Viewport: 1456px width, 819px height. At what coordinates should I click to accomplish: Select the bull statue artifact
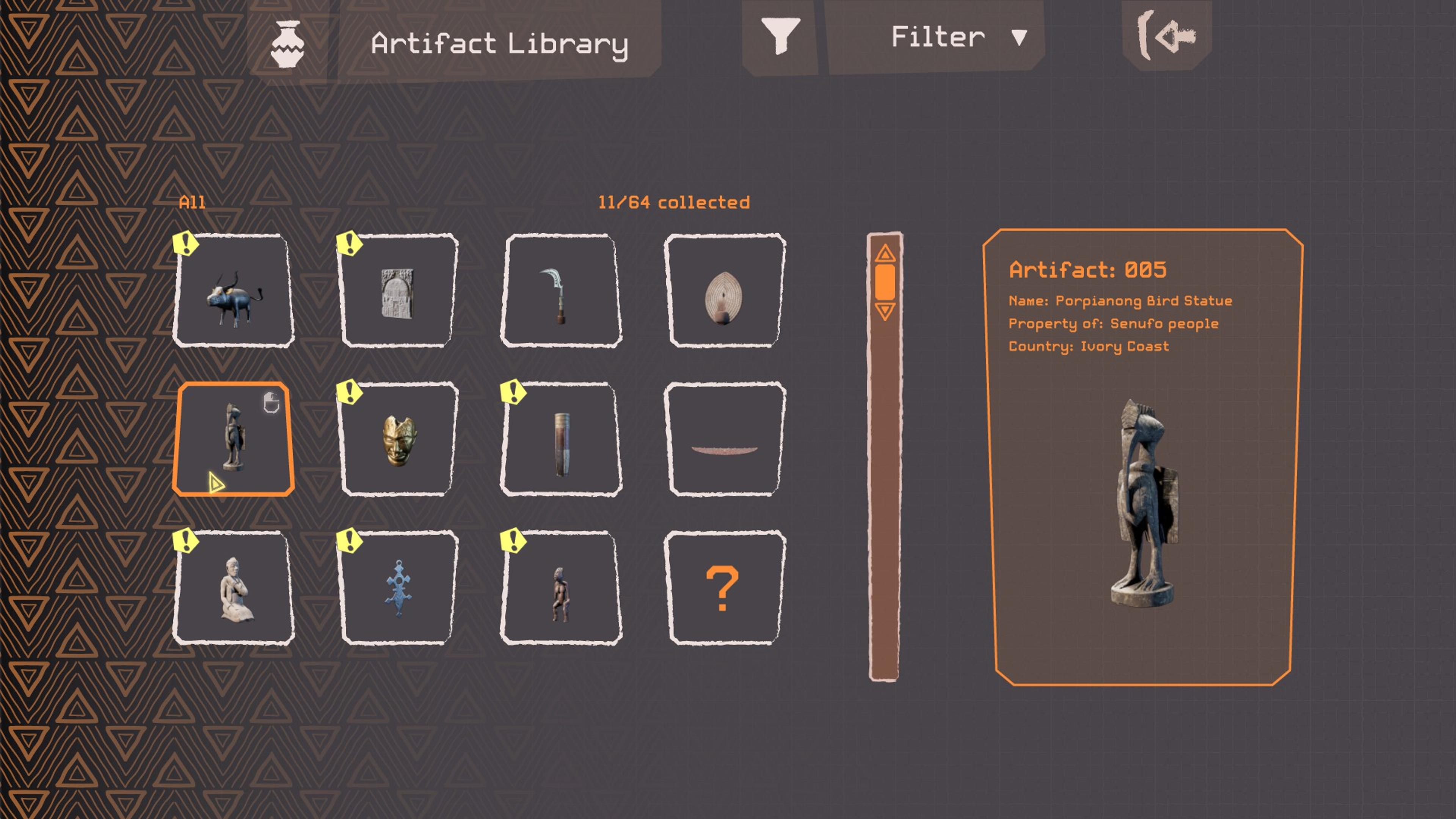coord(234,291)
